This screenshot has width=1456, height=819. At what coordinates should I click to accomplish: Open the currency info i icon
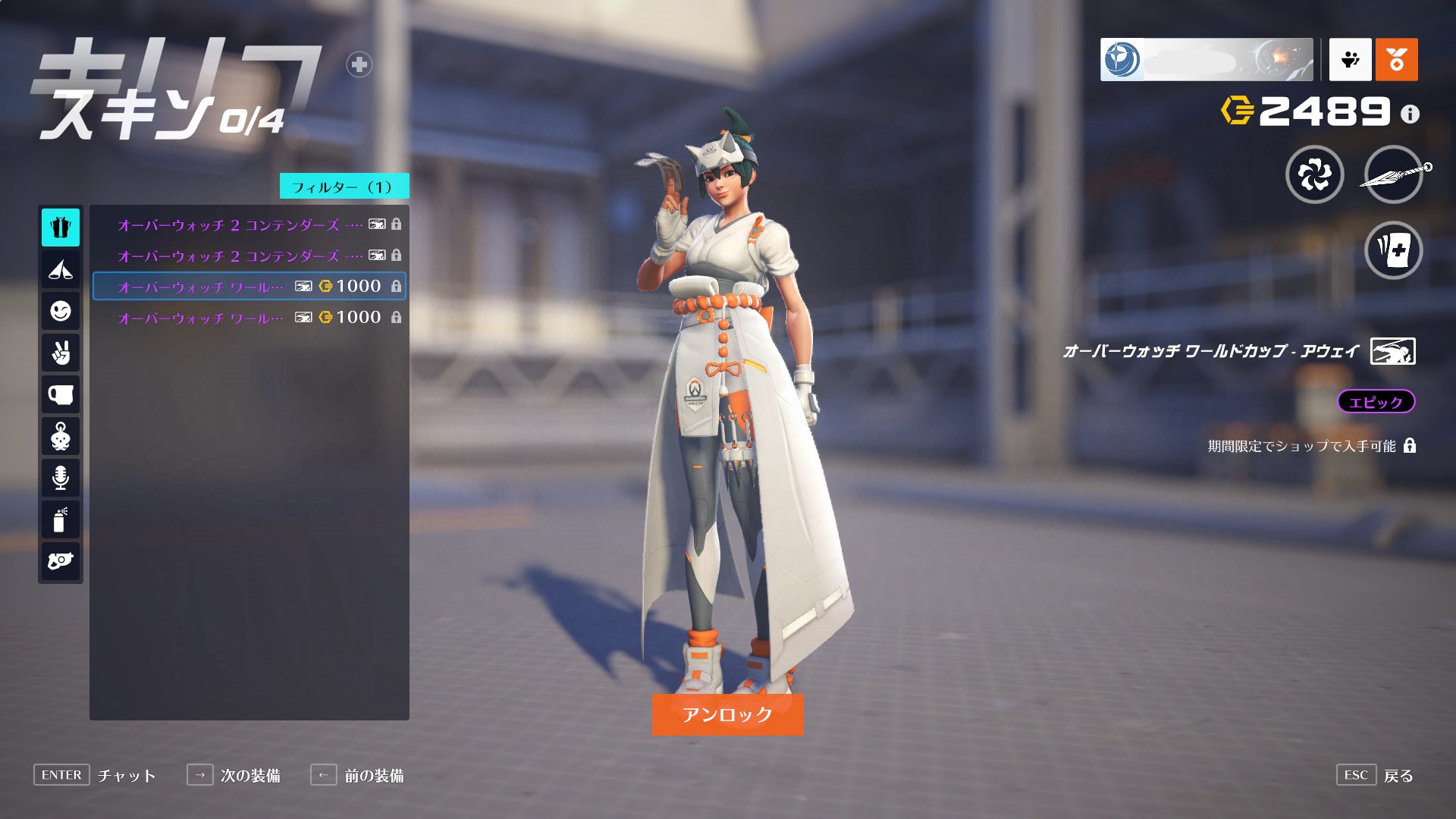click(1410, 115)
